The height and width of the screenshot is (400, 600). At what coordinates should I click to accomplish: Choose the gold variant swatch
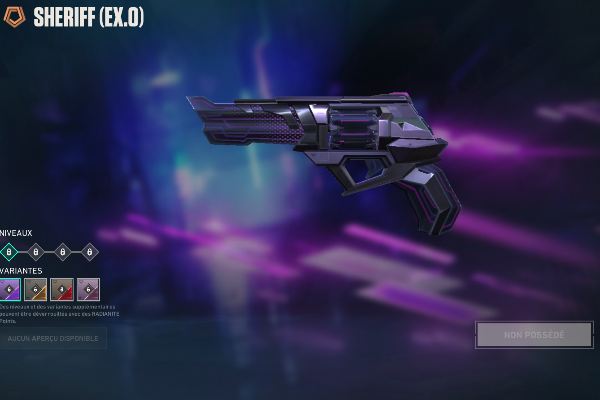click(x=36, y=290)
